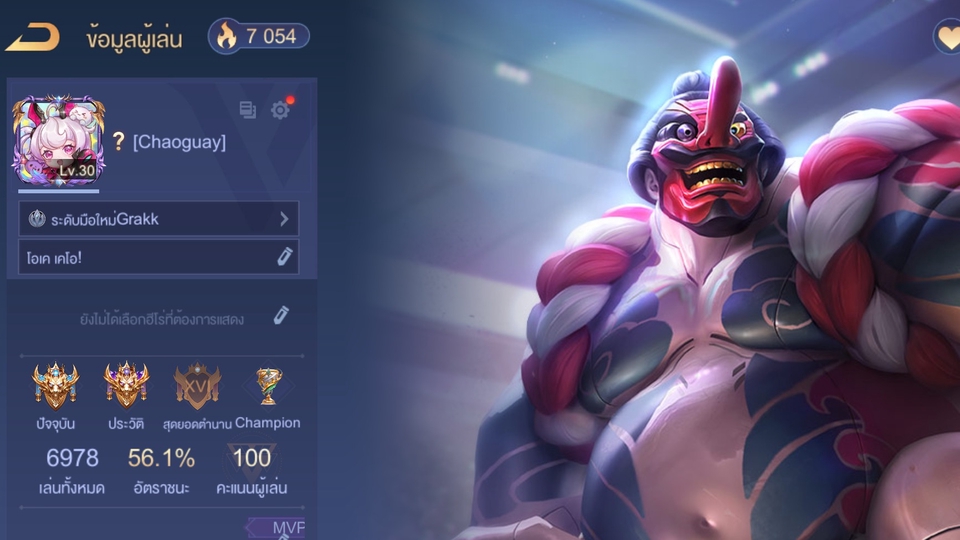View the historical rank badge
The height and width of the screenshot is (540, 960).
[x=127, y=384]
